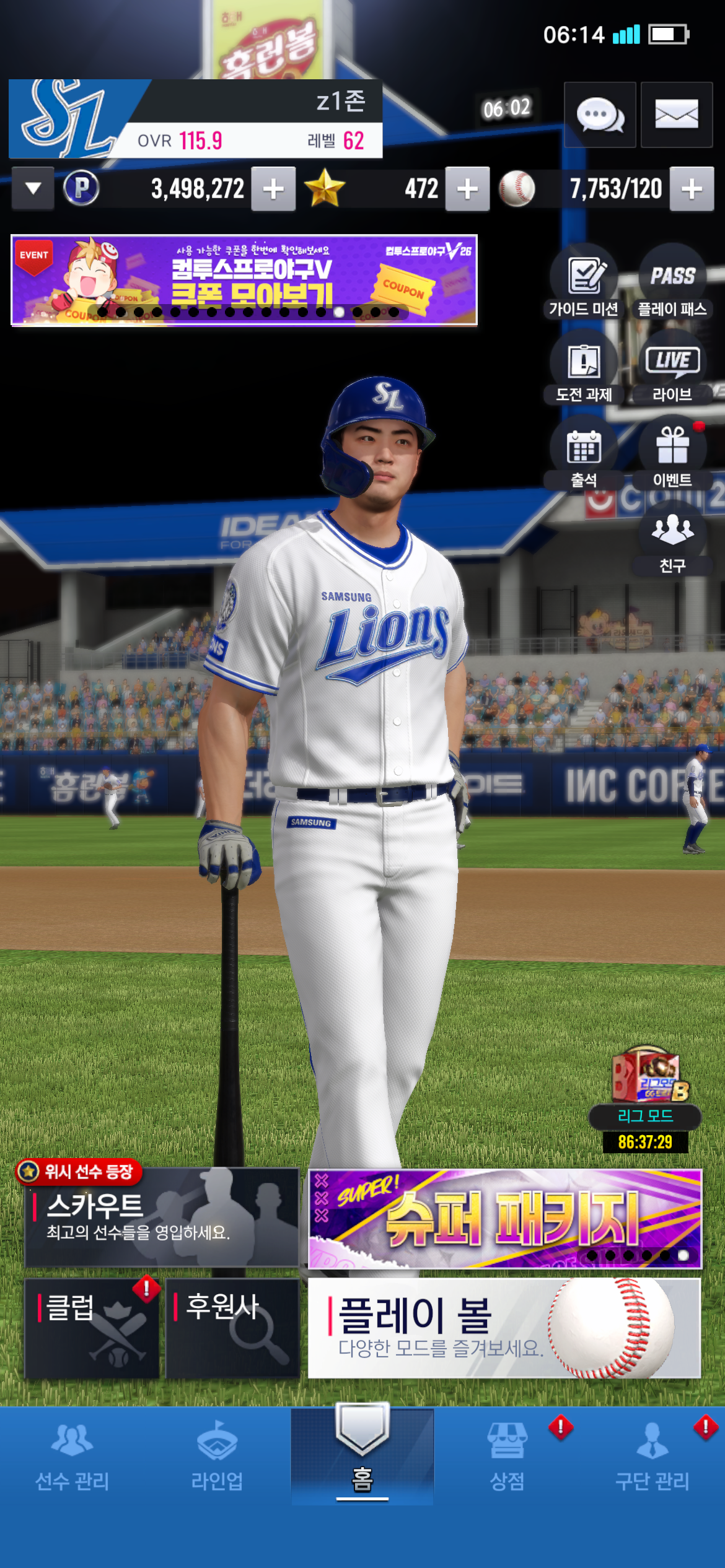Image resolution: width=725 pixels, height=1568 pixels.
Task: Open the chat speech bubble icon
Action: pyautogui.click(x=599, y=115)
